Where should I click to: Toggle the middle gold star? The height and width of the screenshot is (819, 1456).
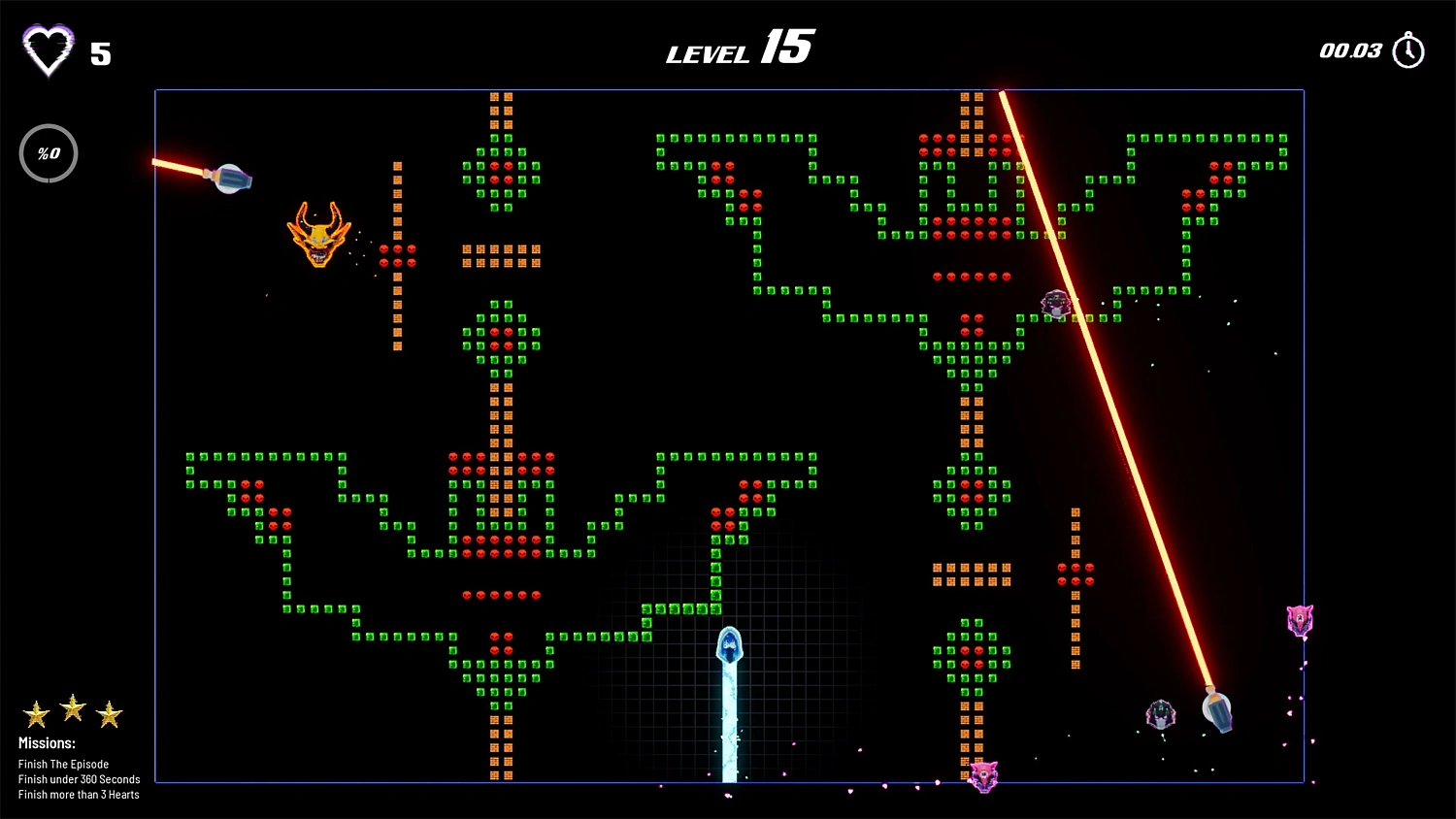[x=72, y=709]
